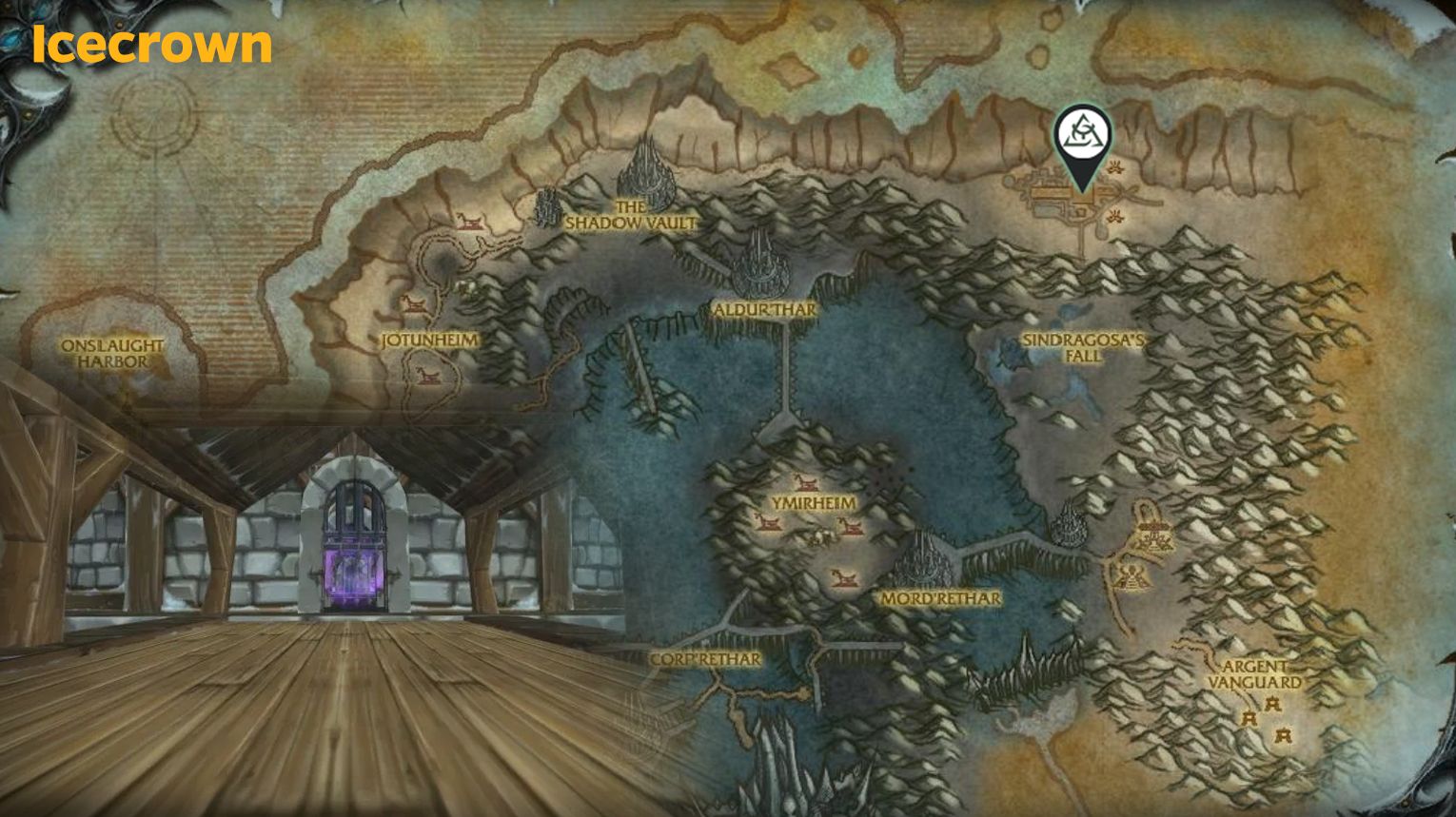Open the Shadow Vault citadel marker
Viewport: 1456px width, 817px height.
point(645,171)
